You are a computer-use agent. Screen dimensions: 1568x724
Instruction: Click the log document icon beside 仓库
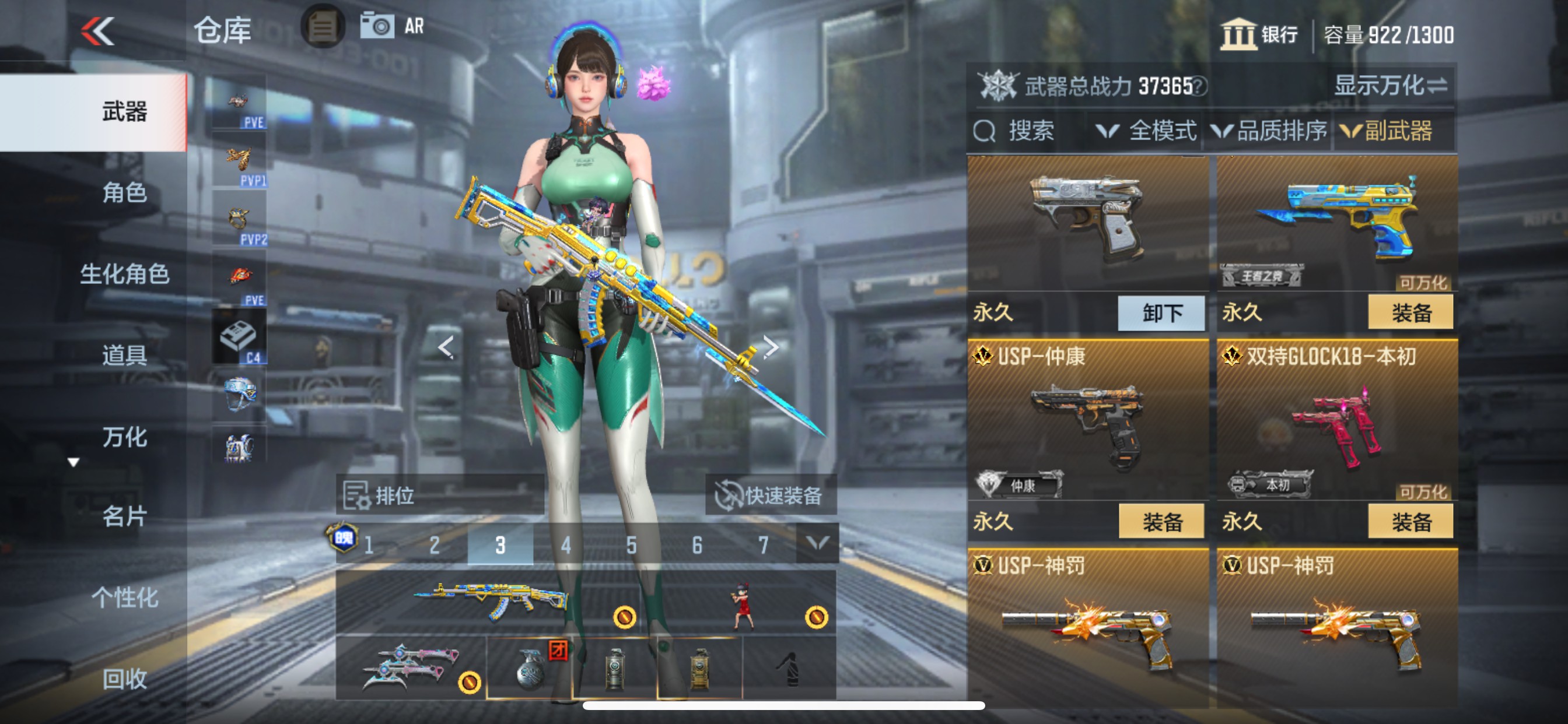pyautogui.click(x=323, y=28)
